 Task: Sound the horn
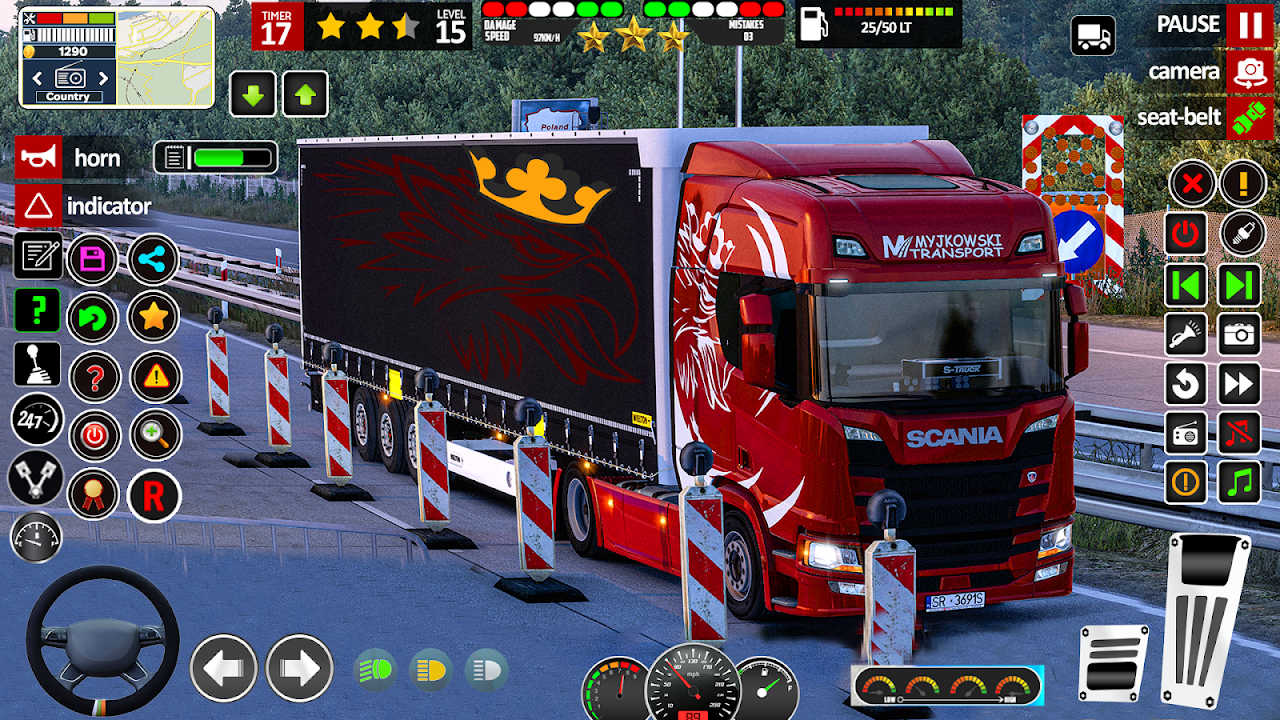point(38,158)
